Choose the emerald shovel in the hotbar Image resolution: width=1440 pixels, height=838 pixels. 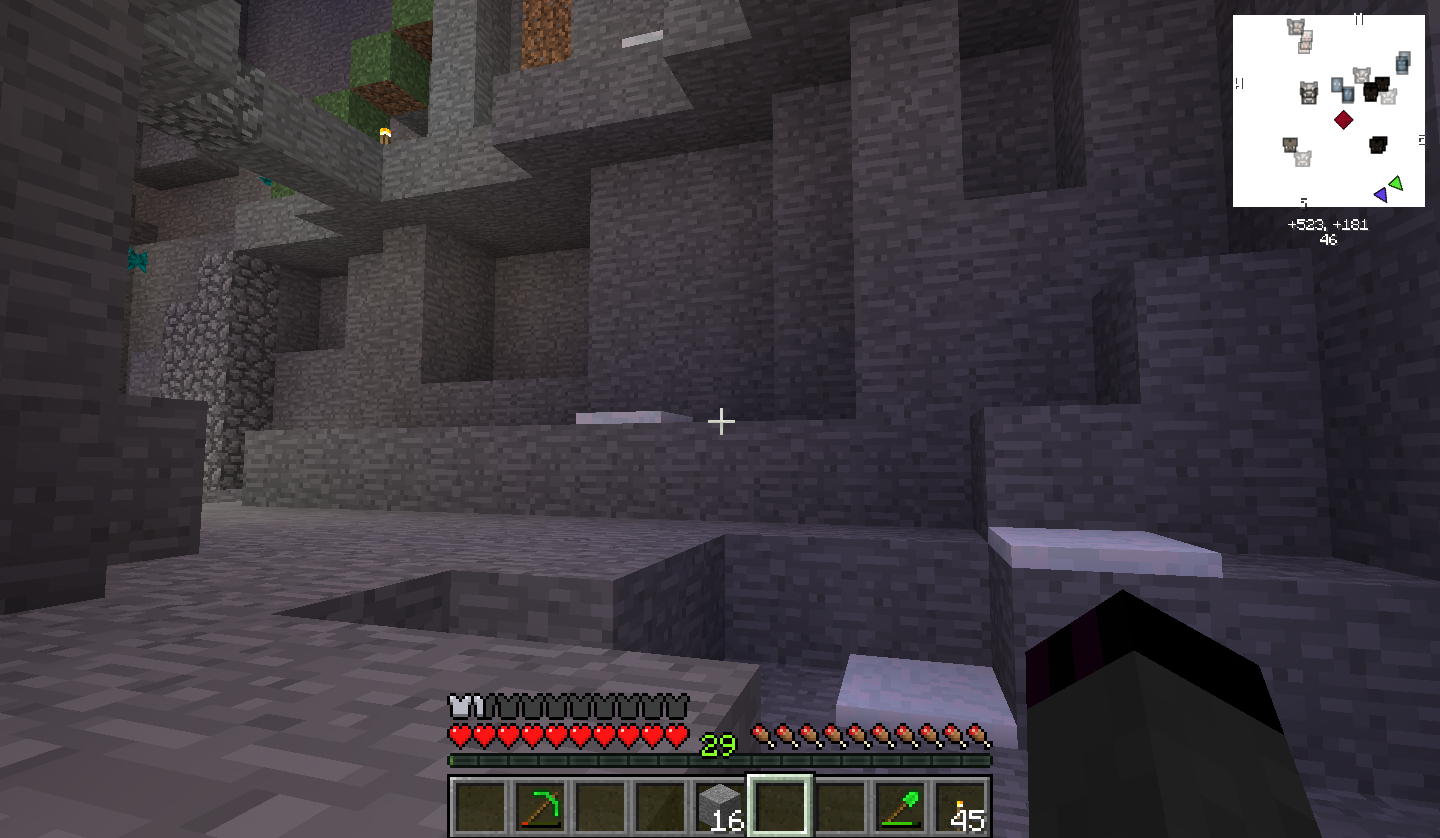[x=900, y=807]
